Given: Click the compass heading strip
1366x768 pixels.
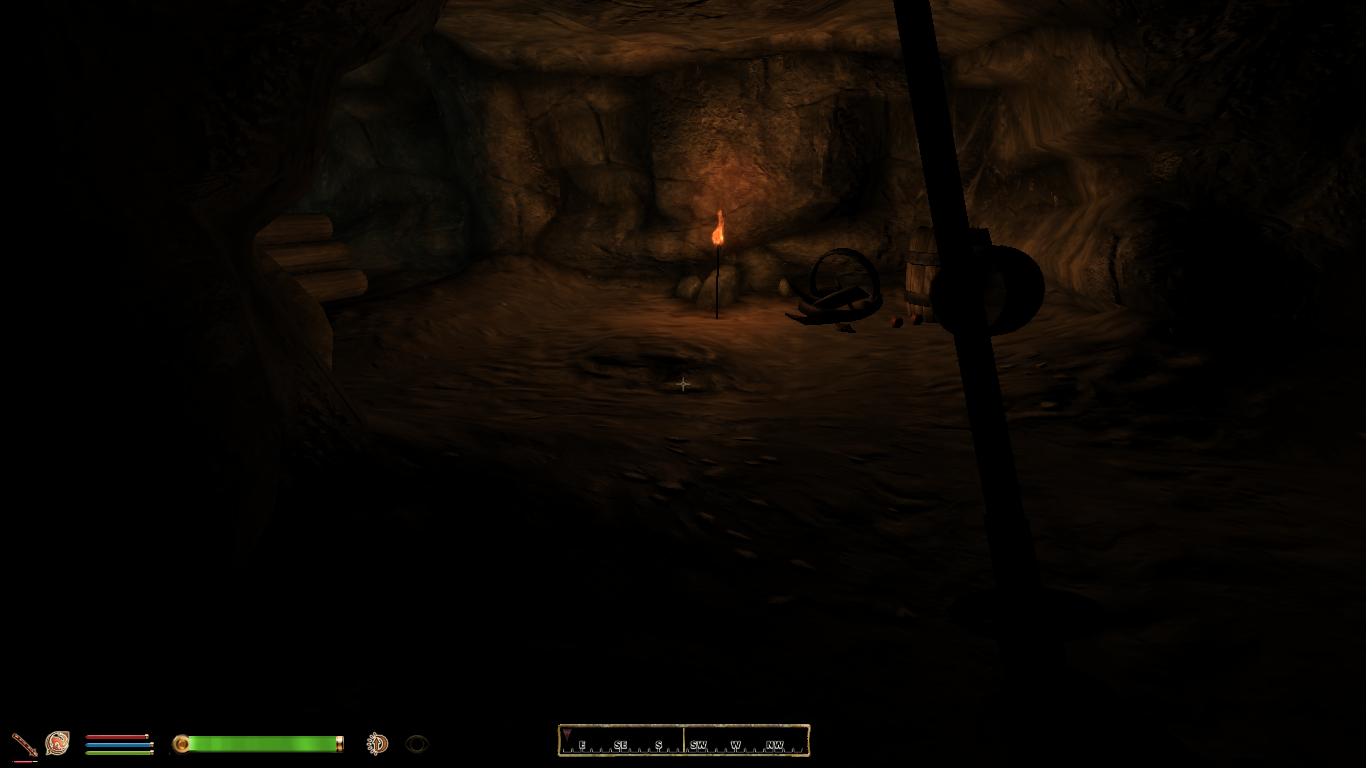Looking at the screenshot, I should (x=684, y=741).
